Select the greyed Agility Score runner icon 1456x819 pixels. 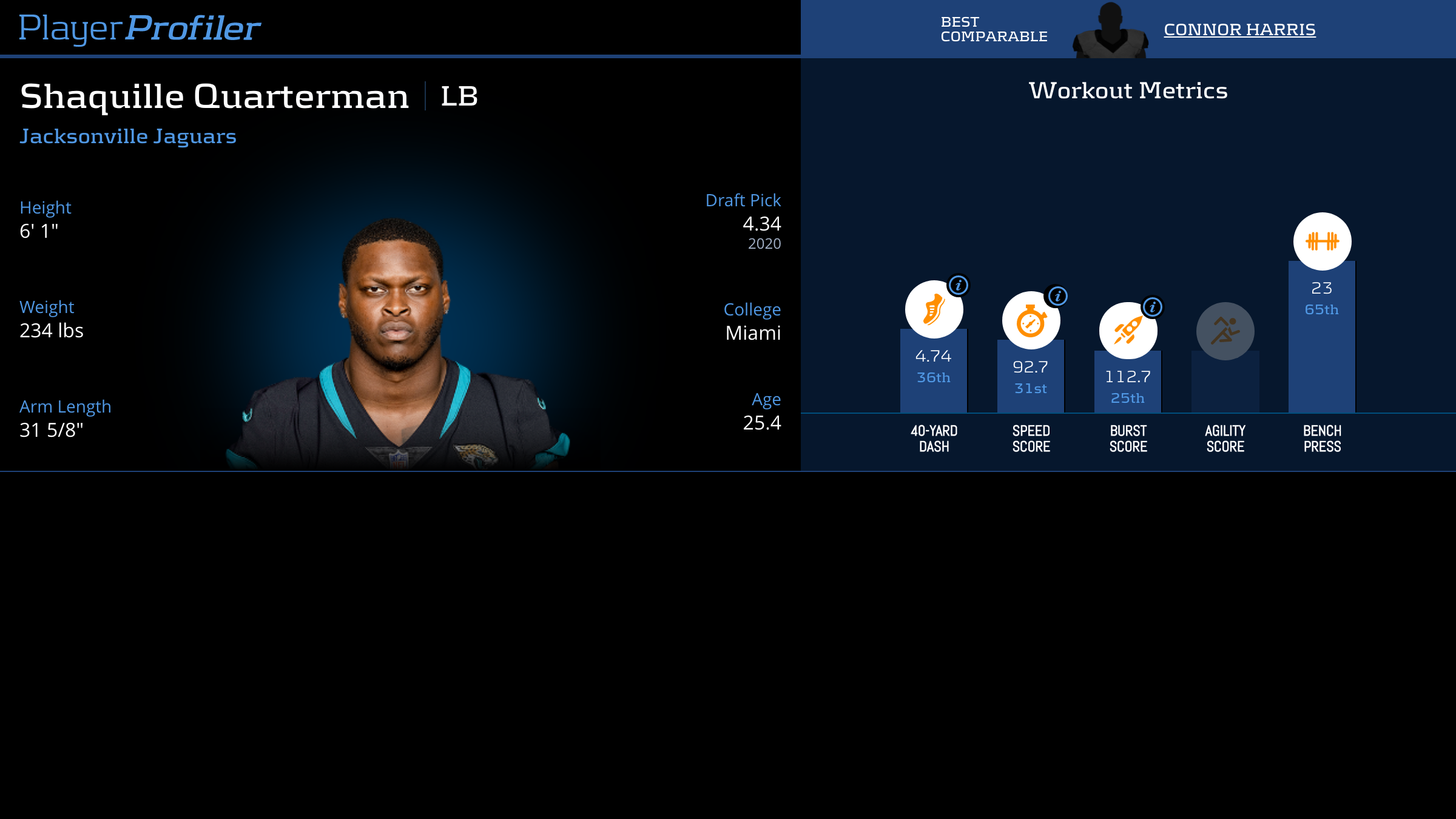1225,331
